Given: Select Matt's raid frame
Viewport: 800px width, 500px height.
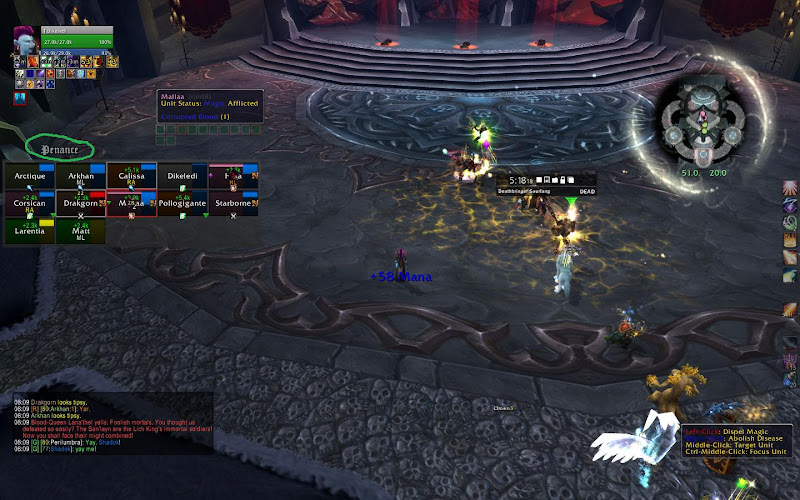Looking at the screenshot, I should coord(81,232).
